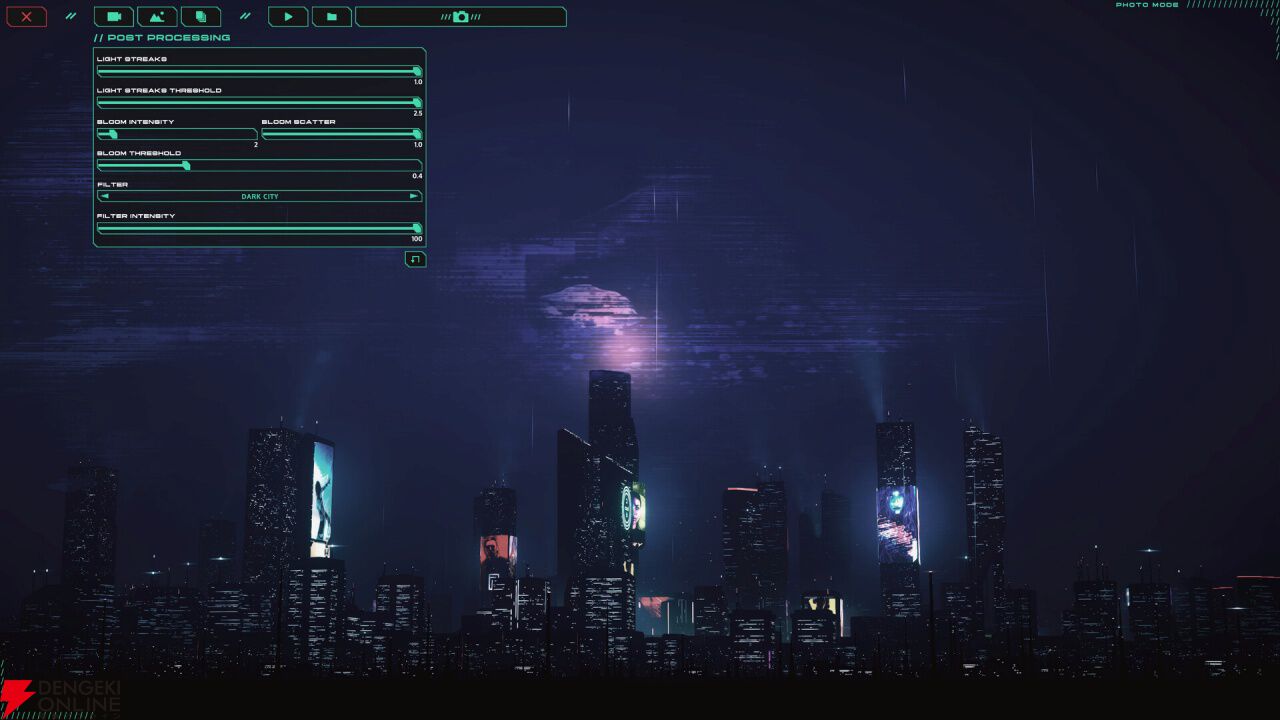Select the previous filter with left arrow
The image size is (1280, 720).
point(103,196)
